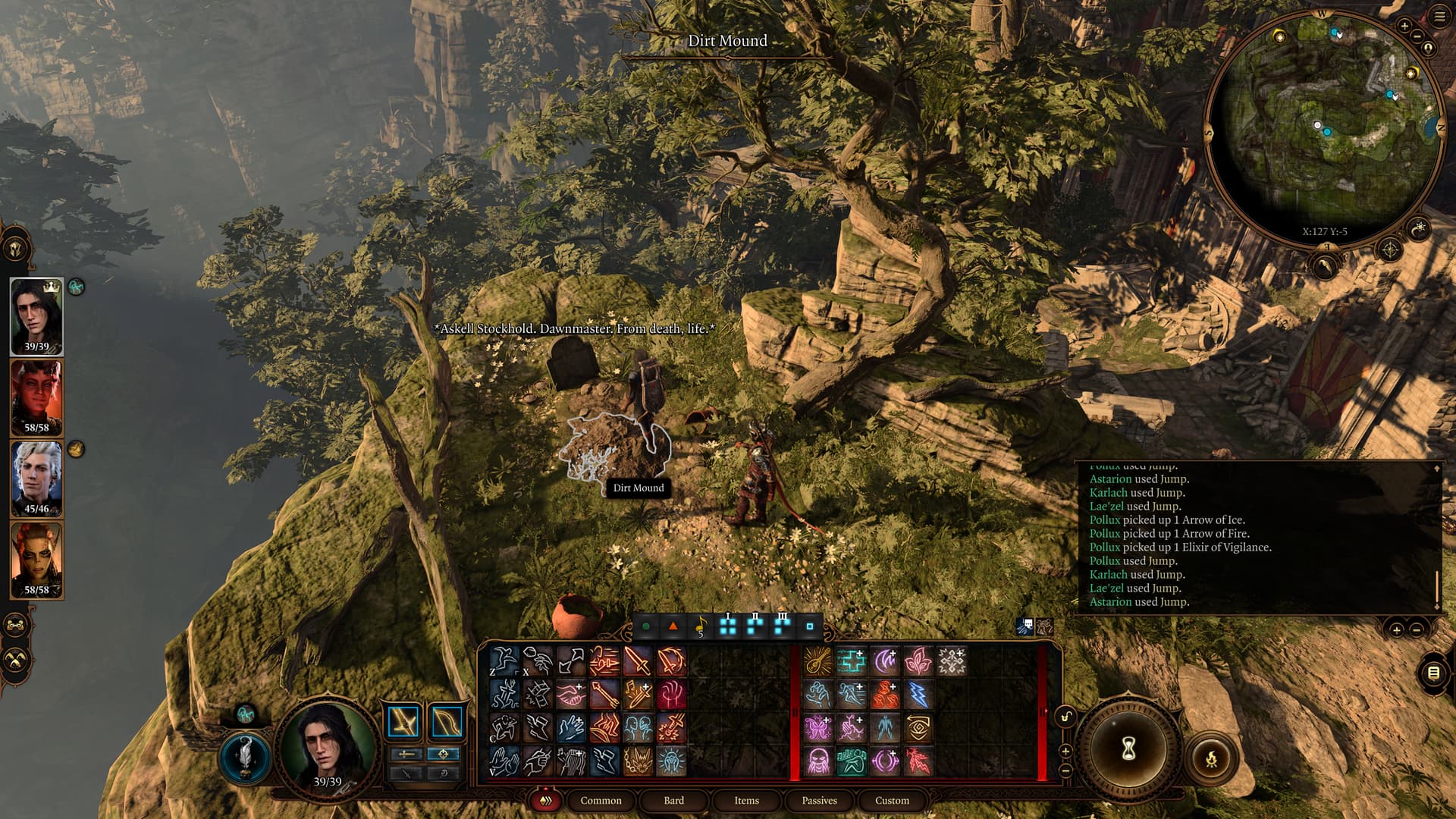
Task: Use the lute bardic performance icon
Action: pyautogui.click(x=817, y=661)
